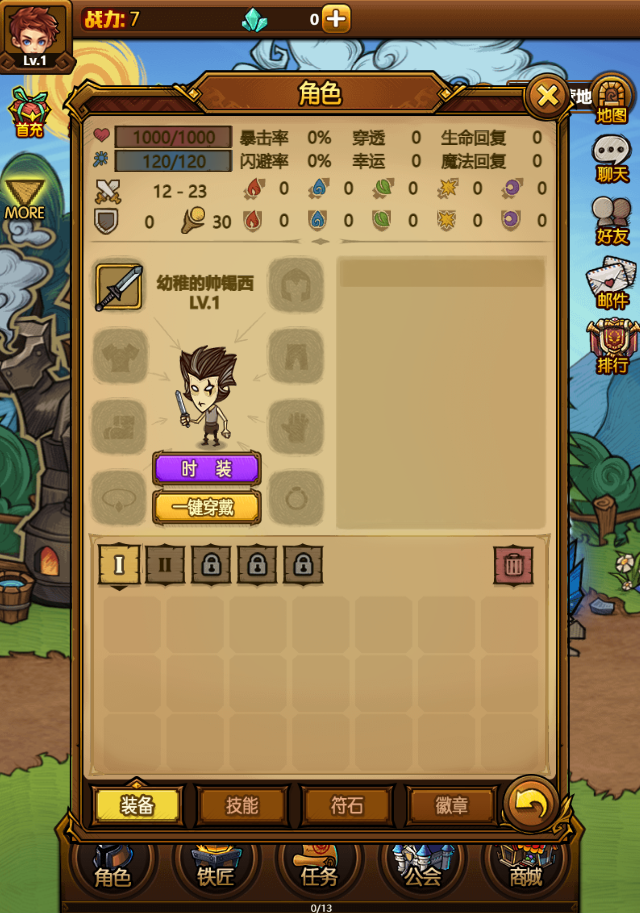Open the 时装 costume menu
The image size is (640, 913).
tap(206, 468)
